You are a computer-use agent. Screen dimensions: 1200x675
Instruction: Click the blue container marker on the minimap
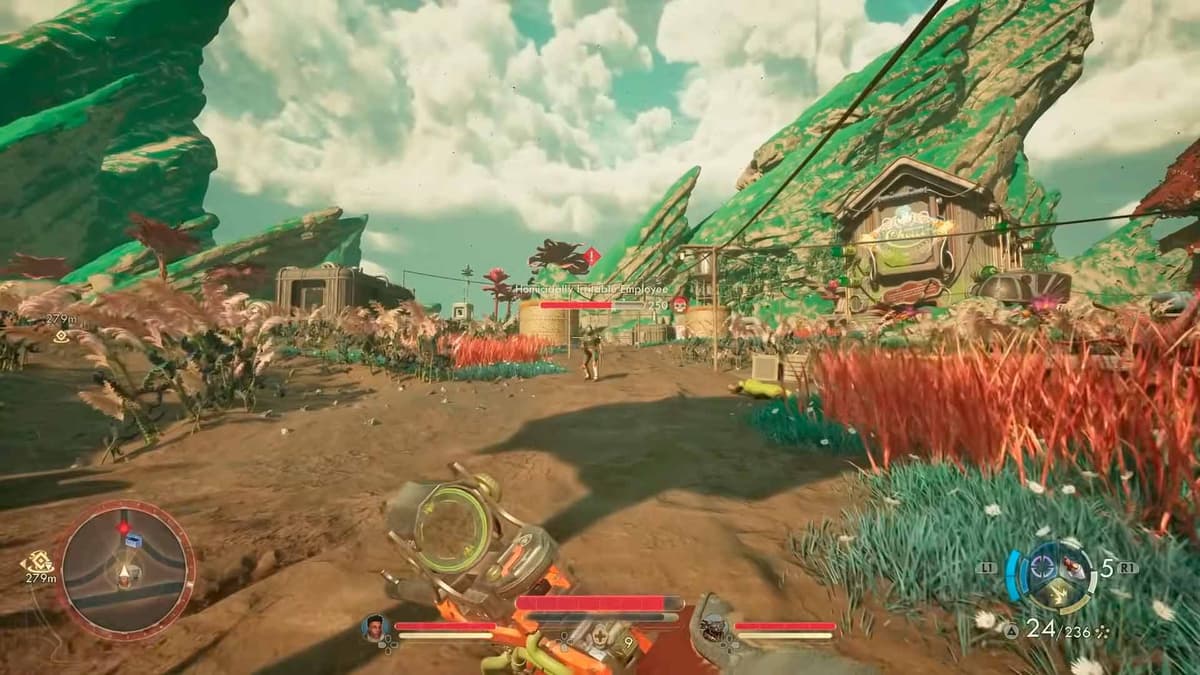[x=132, y=541]
